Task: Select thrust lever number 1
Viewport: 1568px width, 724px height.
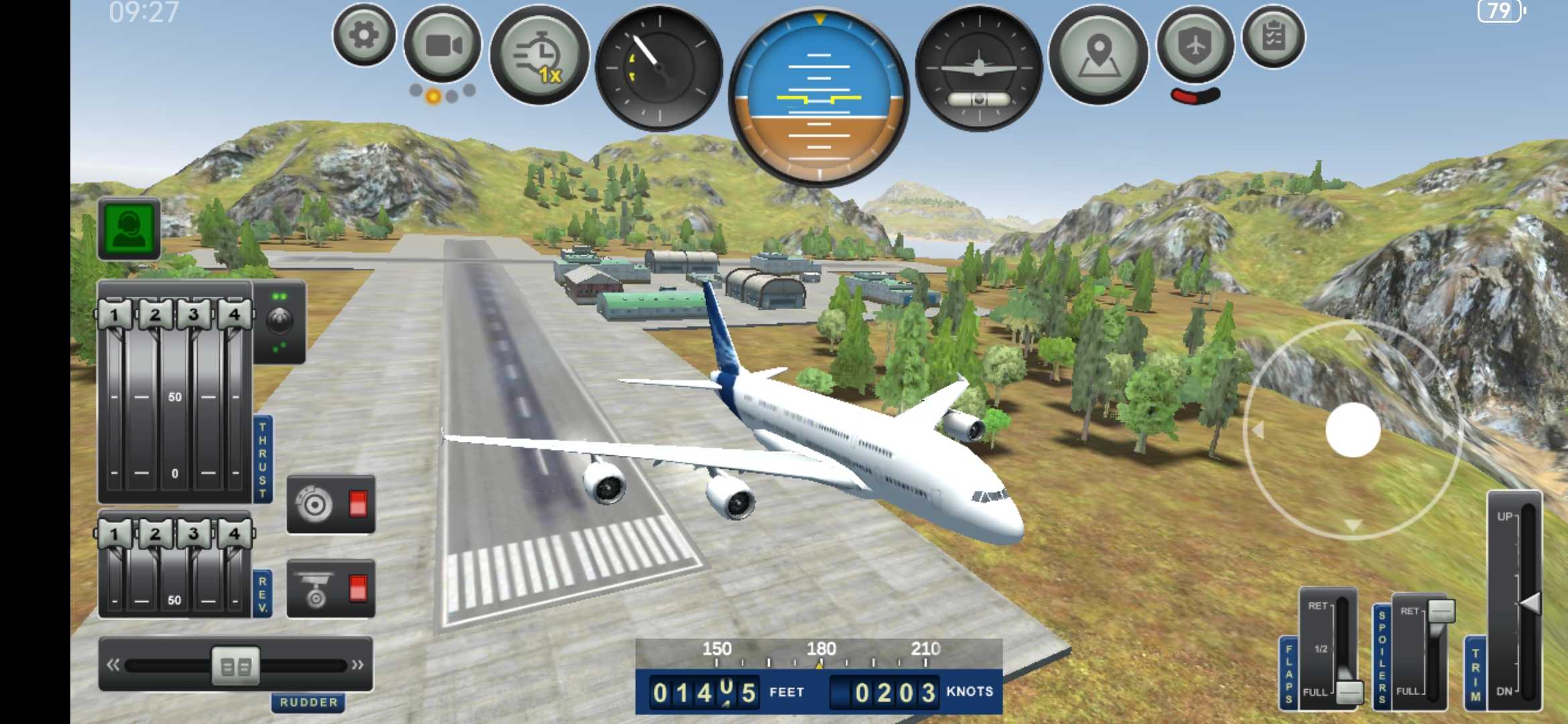Action: [115, 314]
